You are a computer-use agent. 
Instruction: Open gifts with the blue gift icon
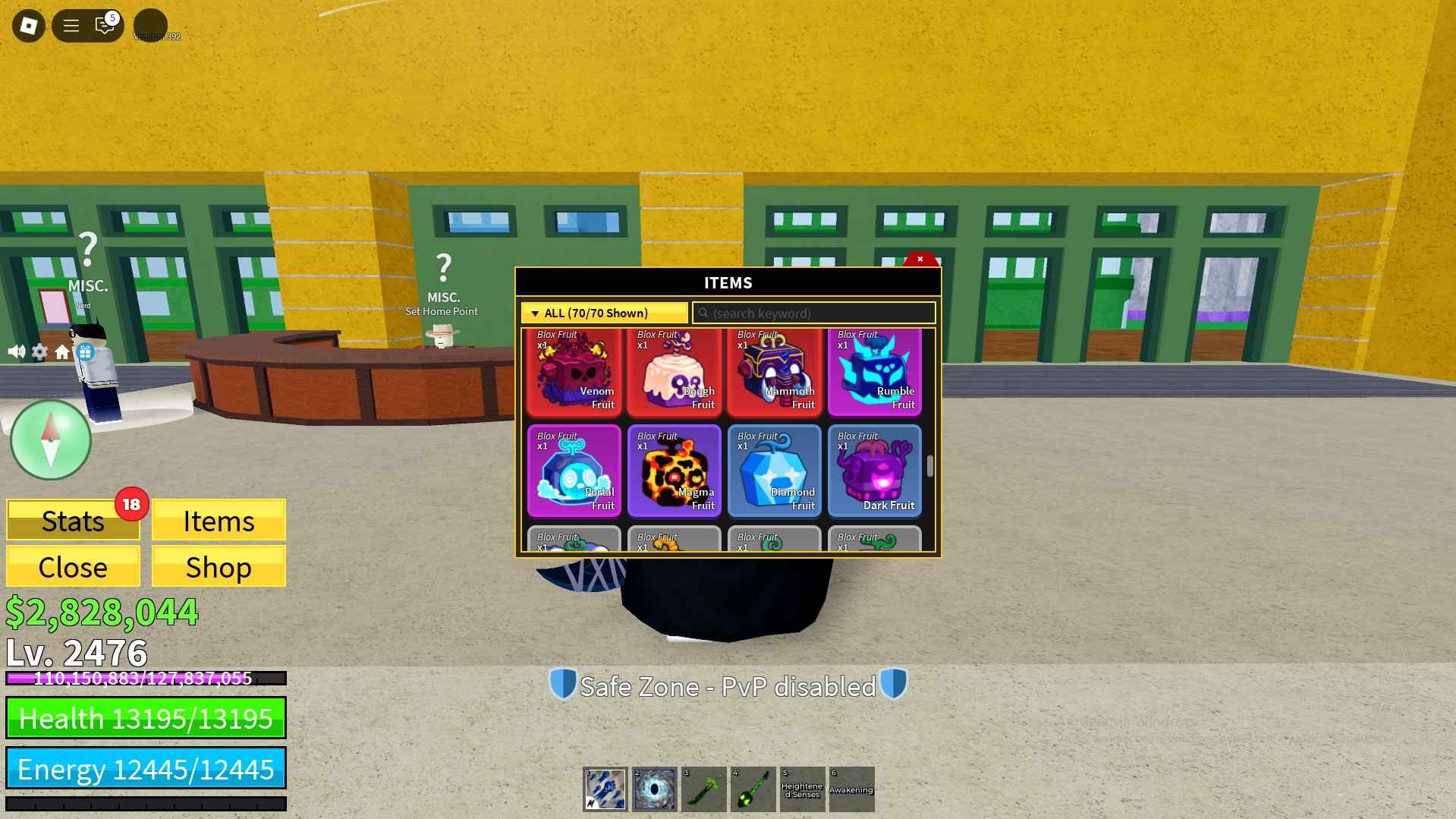click(85, 351)
